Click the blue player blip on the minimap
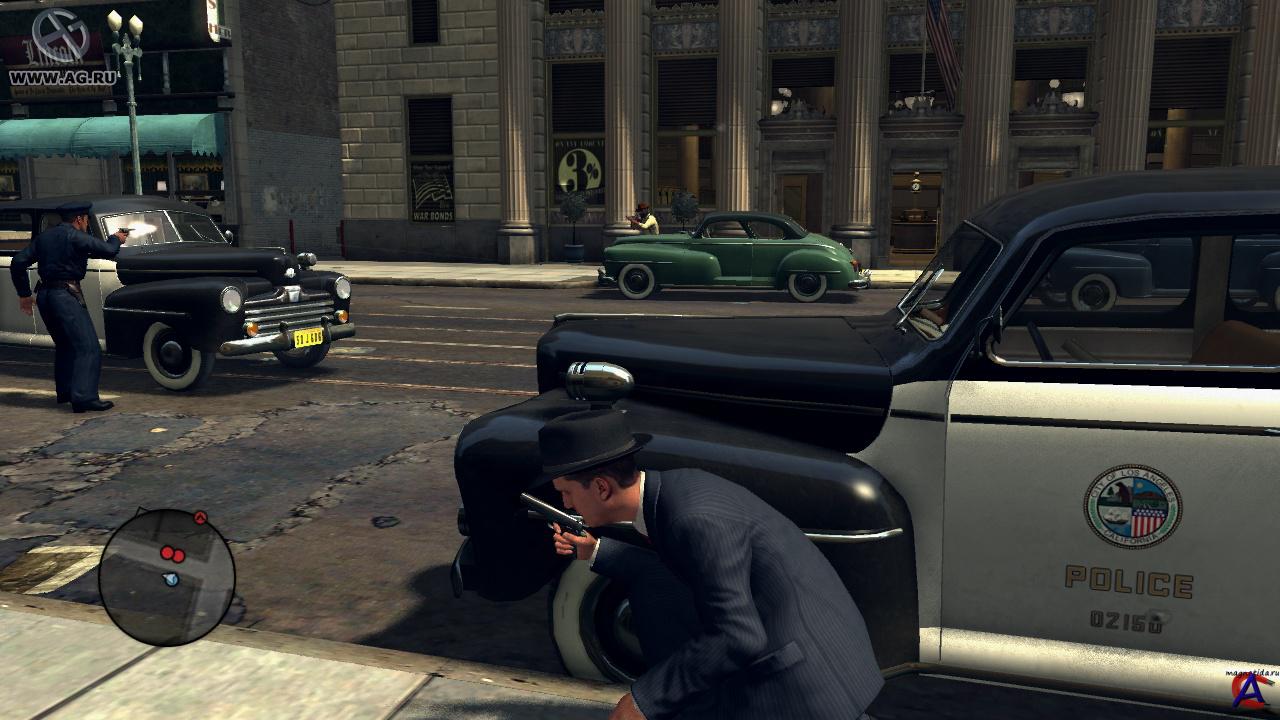The height and width of the screenshot is (720, 1280). (170, 579)
